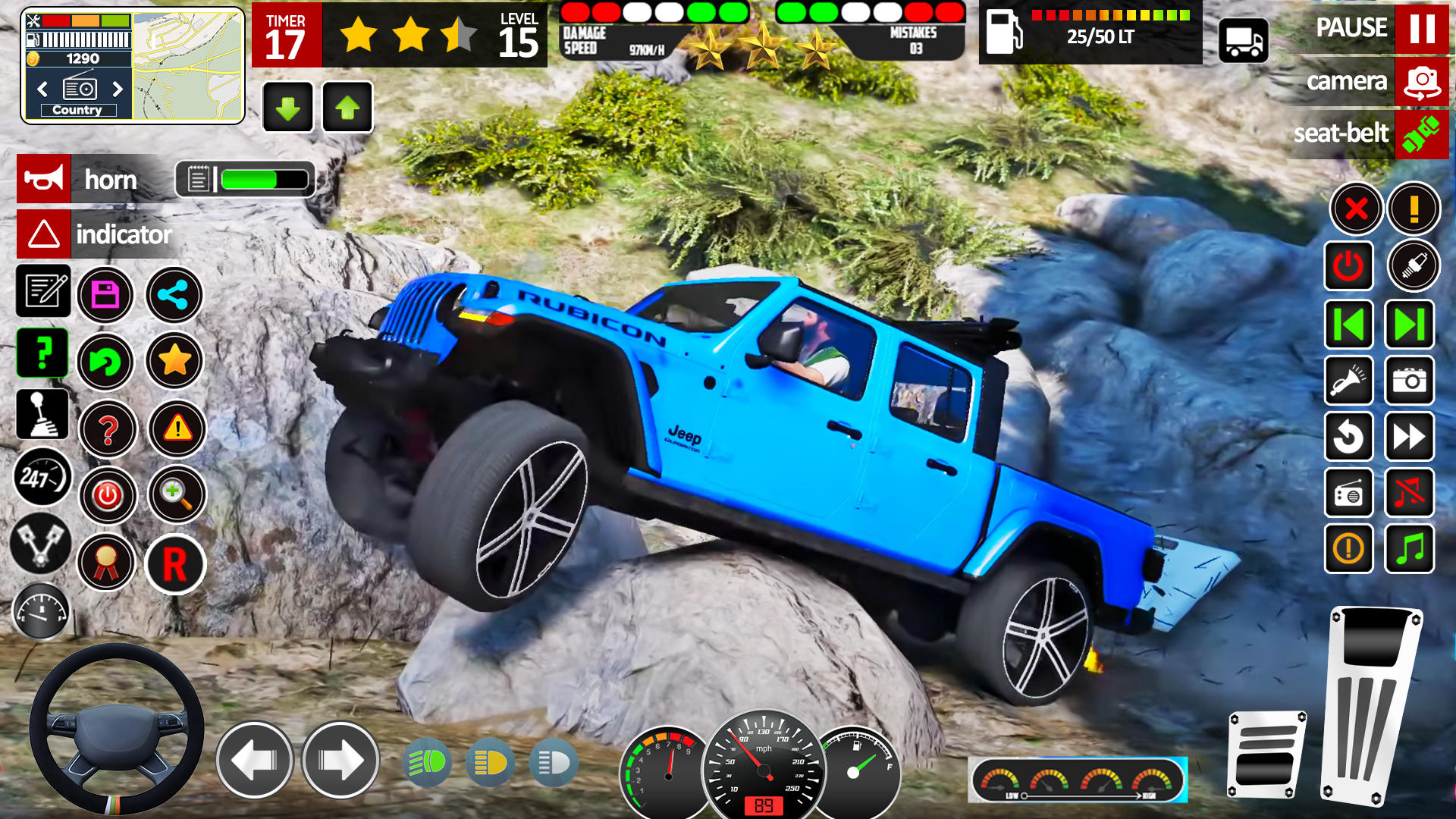The height and width of the screenshot is (819, 1456).
Task: Toggle the seat-belt on
Action: (x=1423, y=134)
